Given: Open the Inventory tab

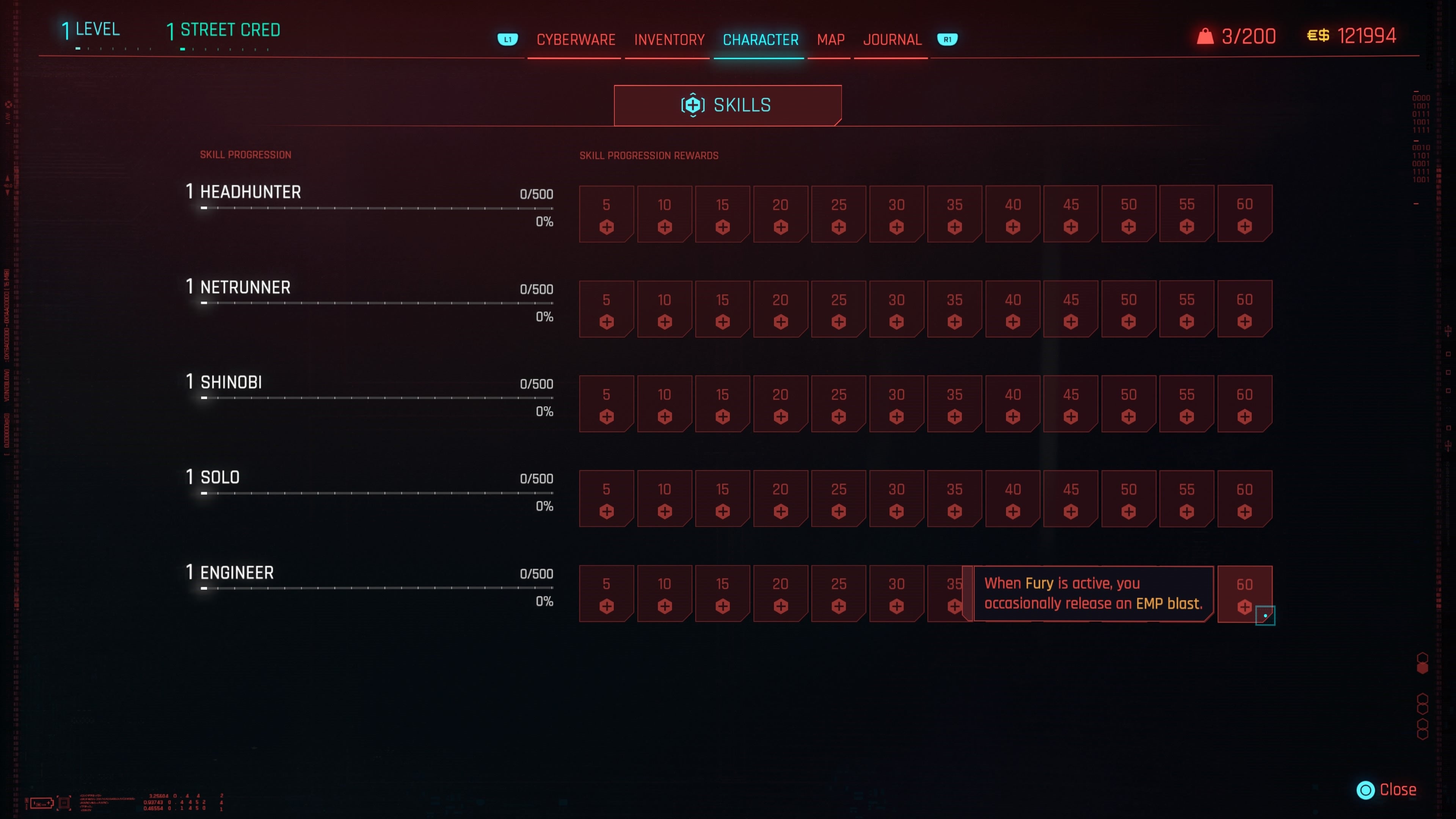Looking at the screenshot, I should 668,39.
